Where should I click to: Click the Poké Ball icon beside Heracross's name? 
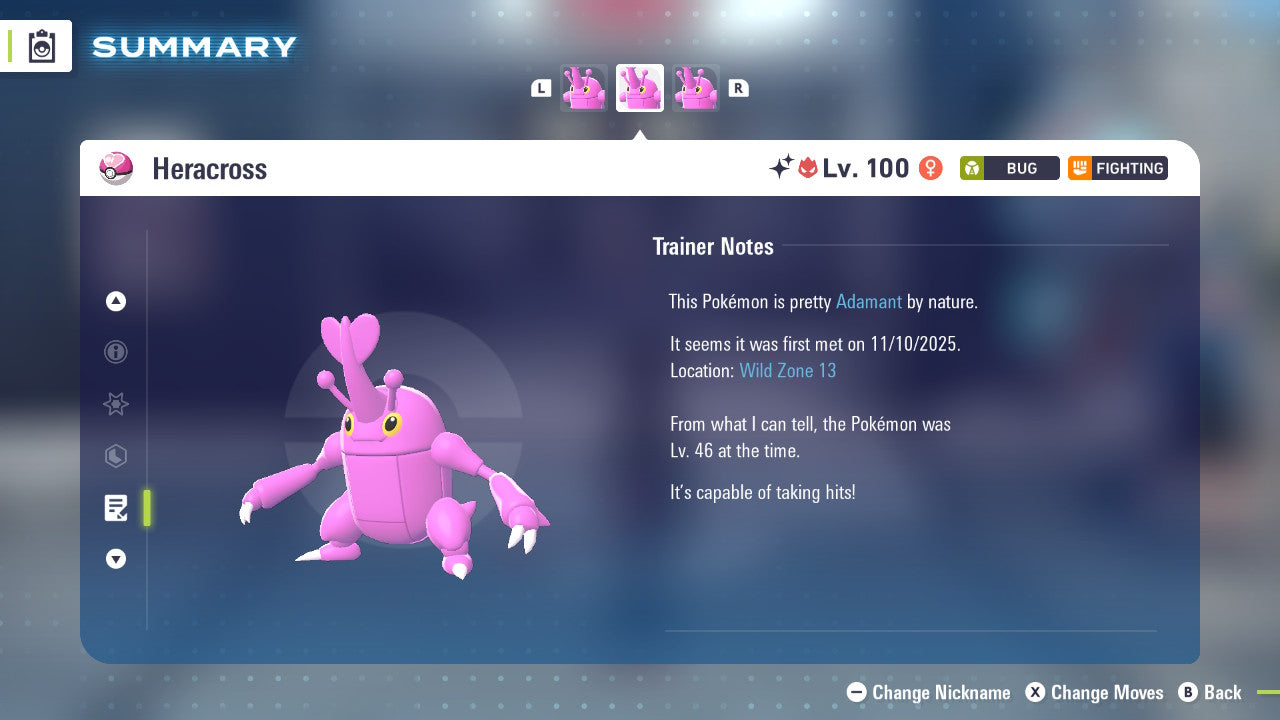click(x=116, y=168)
